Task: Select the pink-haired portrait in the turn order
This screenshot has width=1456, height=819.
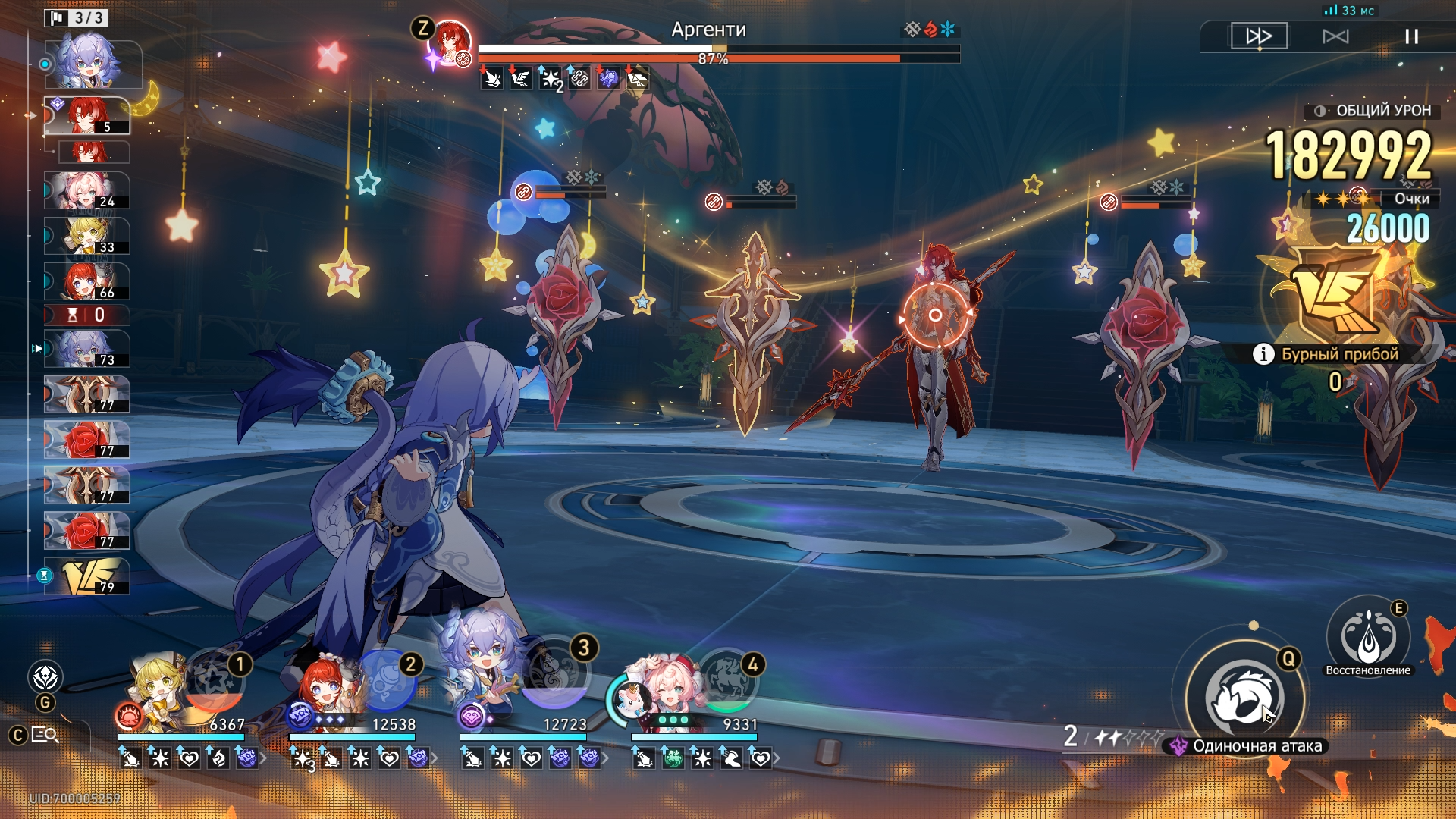Action: pyautogui.click(x=86, y=190)
